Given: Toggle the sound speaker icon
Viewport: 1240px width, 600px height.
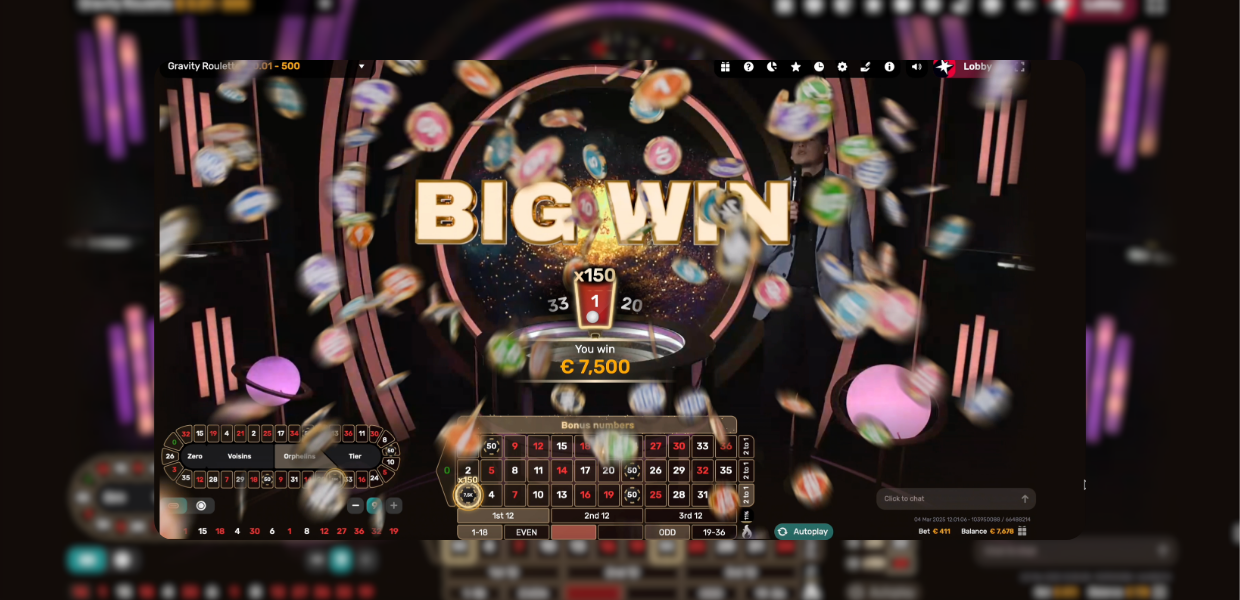Looking at the screenshot, I should [x=916, y=67].
